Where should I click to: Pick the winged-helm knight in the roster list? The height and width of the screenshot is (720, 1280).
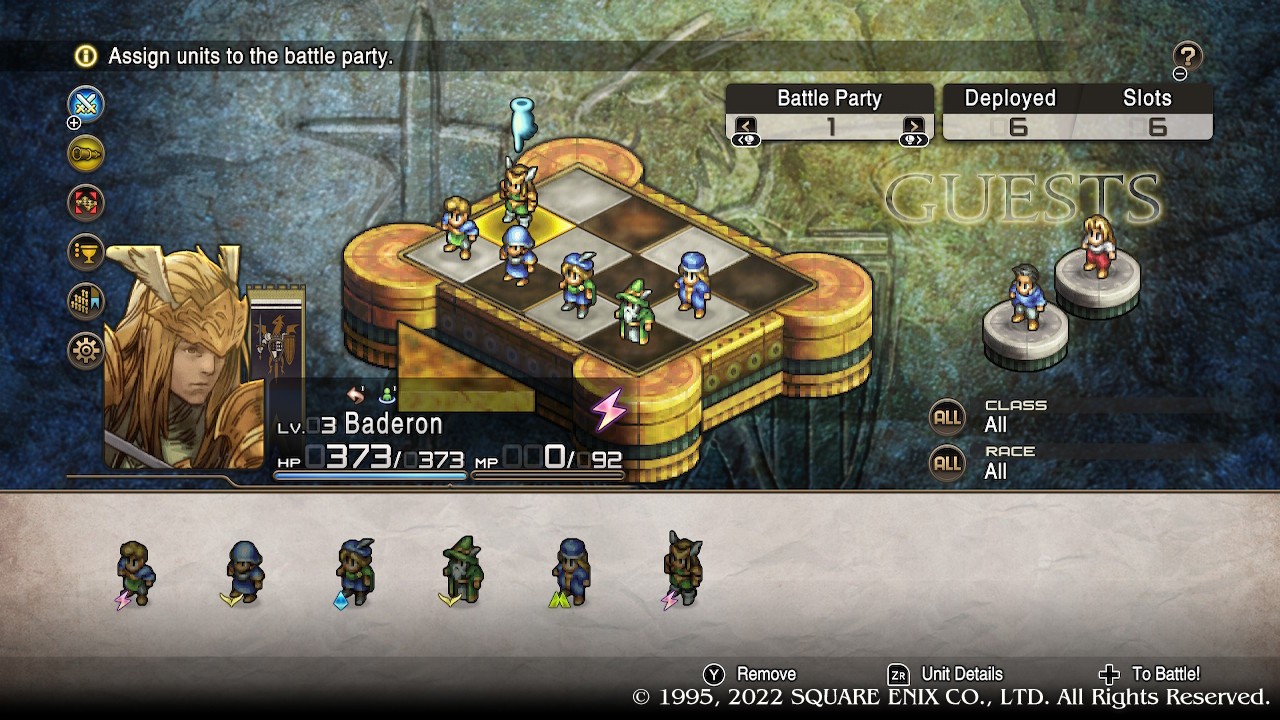pyautogui.click(x=683, y=570)
